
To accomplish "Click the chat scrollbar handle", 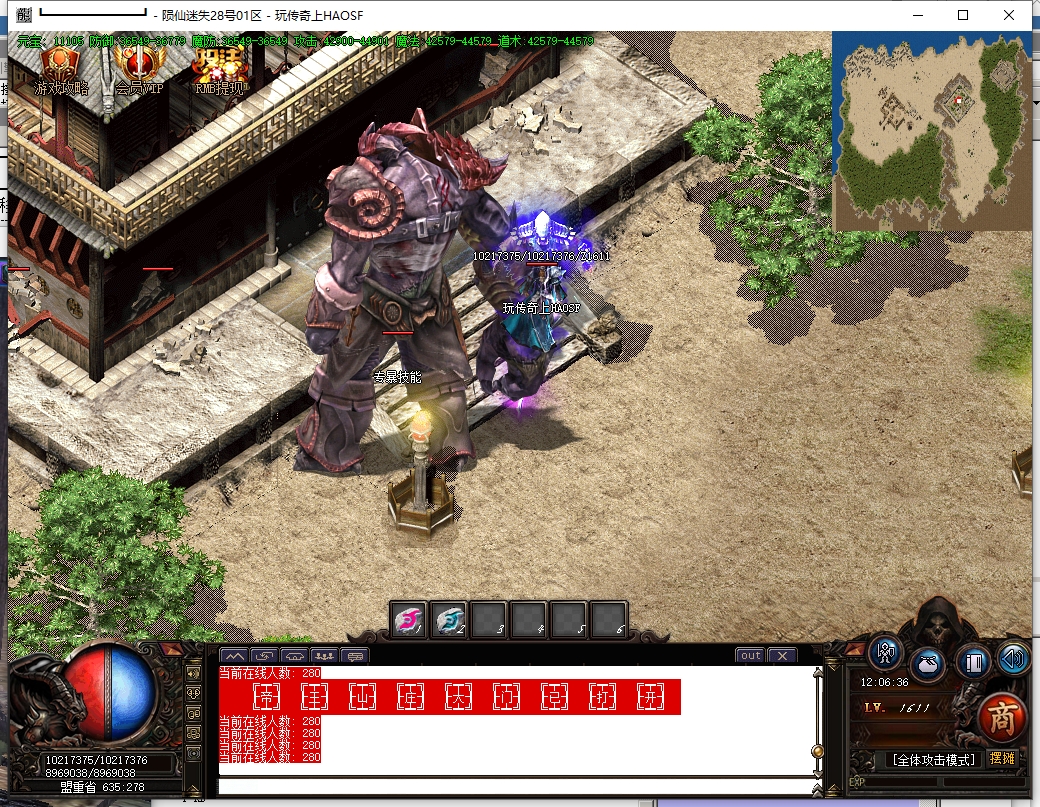I will coord(817,751).
